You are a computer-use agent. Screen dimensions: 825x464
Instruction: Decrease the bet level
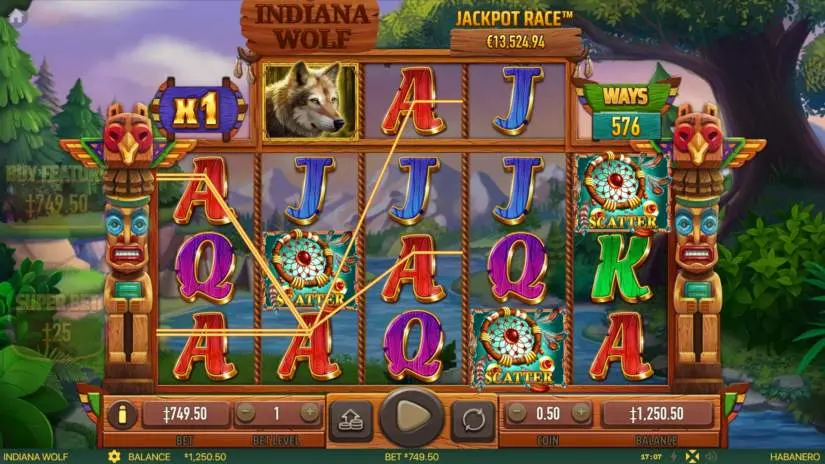pos(246,412)
